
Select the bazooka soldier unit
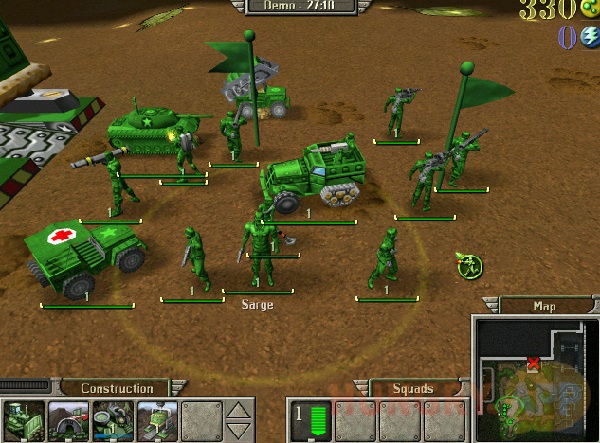tap(116, 183)
